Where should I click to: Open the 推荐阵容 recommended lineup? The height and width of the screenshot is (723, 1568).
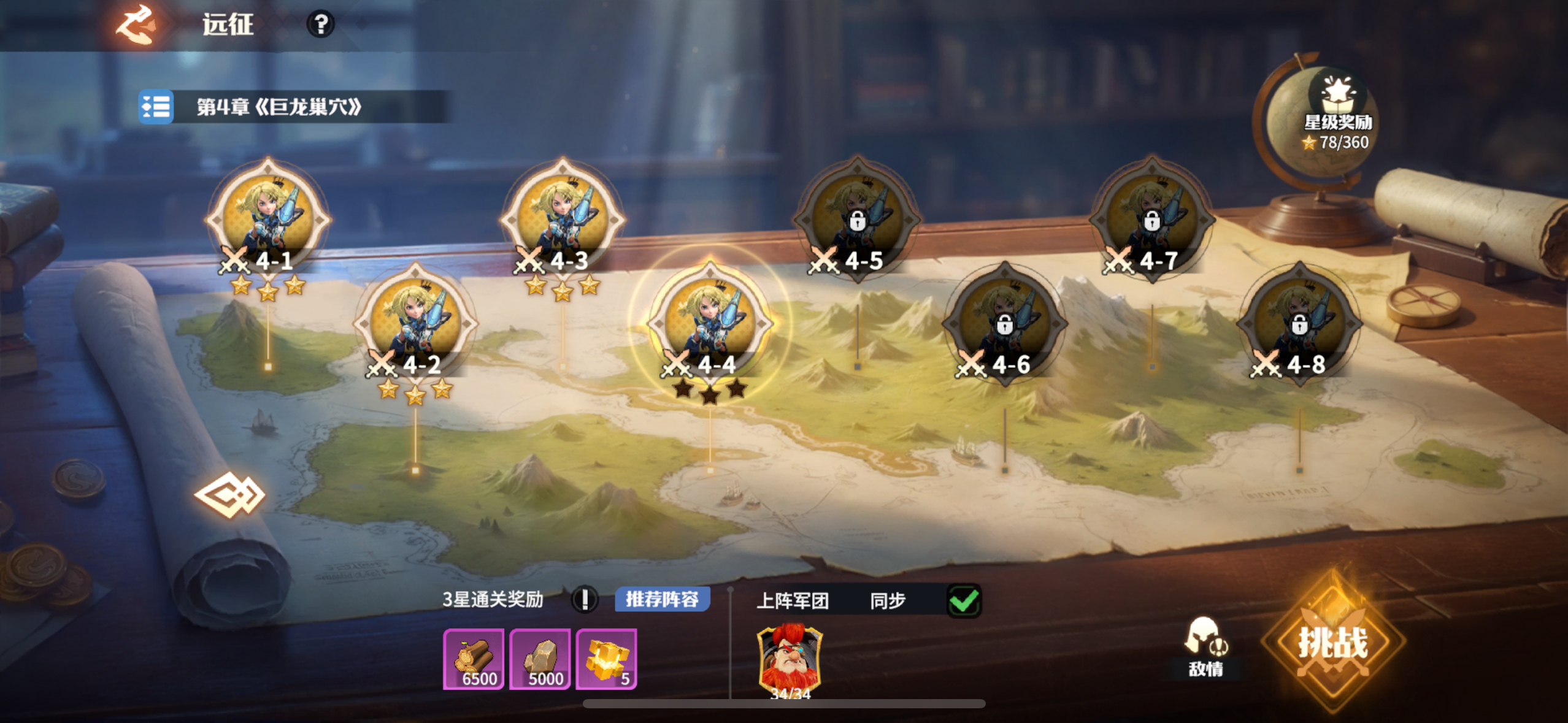pos(662,599)
